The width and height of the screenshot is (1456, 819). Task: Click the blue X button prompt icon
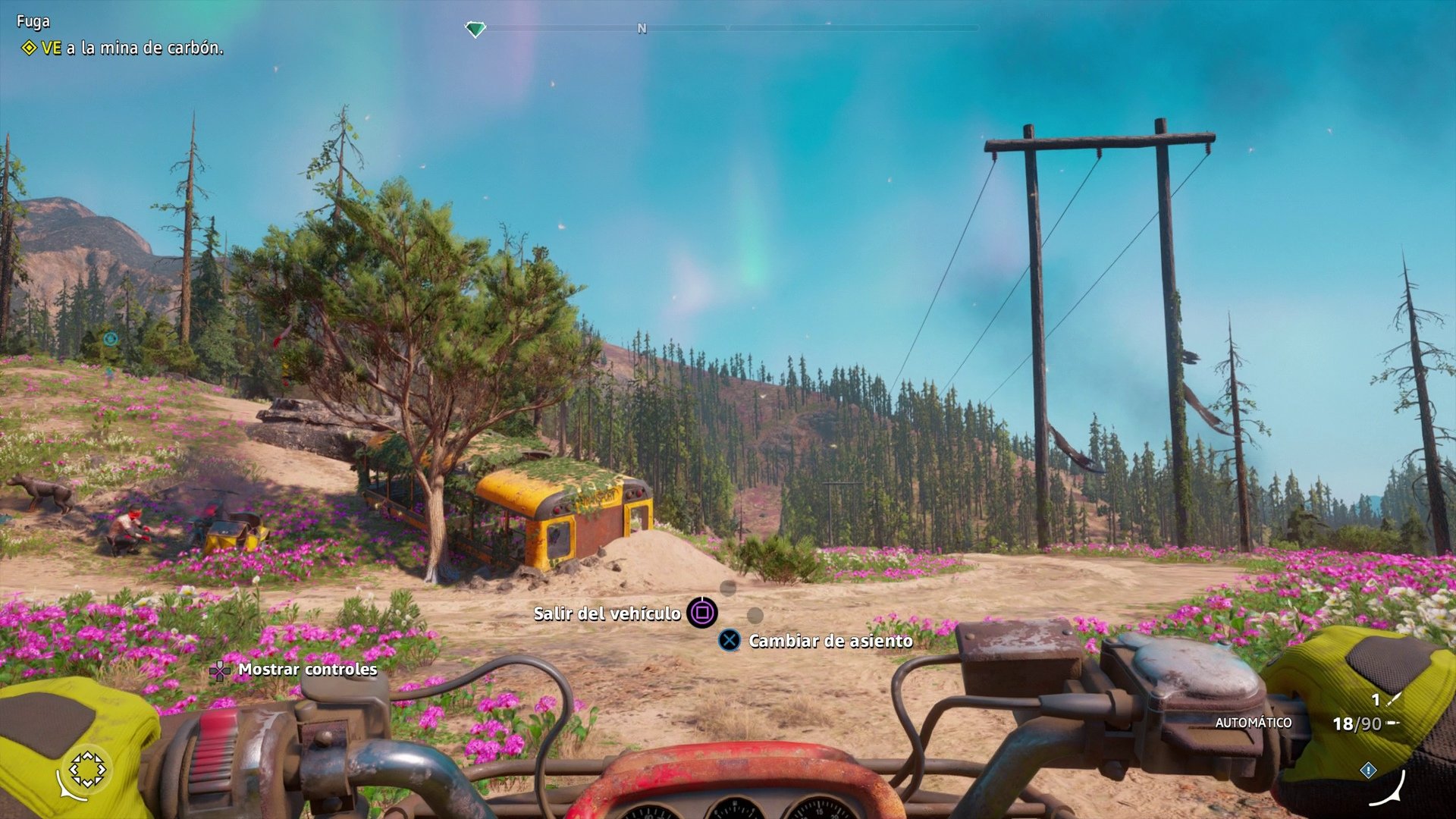coord(730,641)
